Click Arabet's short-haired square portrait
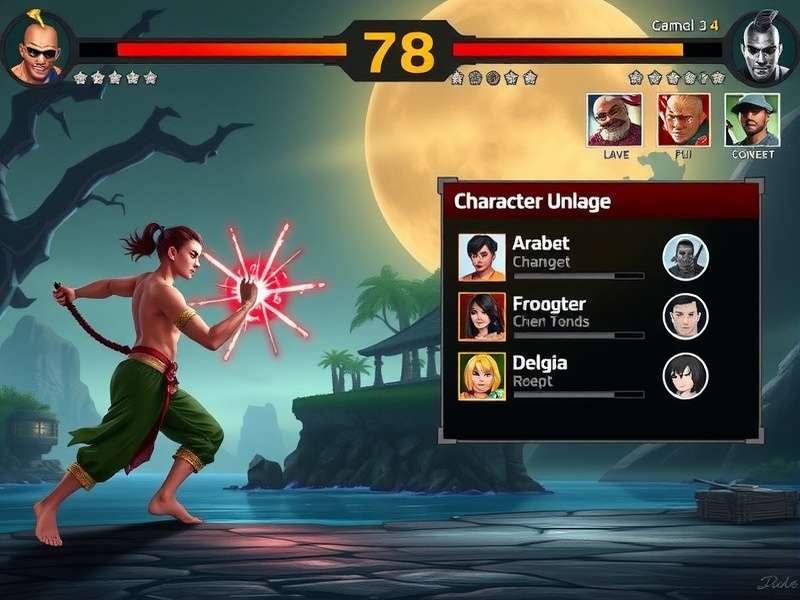This screenshot has height=600, width=800. [482, 257]
